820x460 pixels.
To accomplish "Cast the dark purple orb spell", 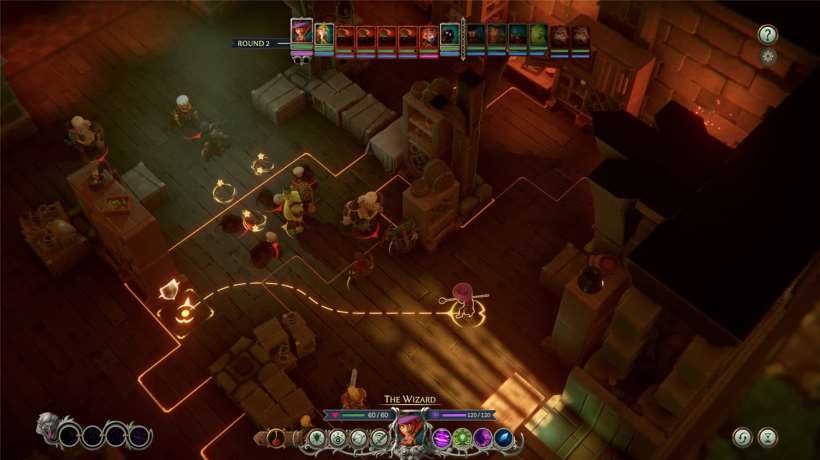I will [483, 437].
